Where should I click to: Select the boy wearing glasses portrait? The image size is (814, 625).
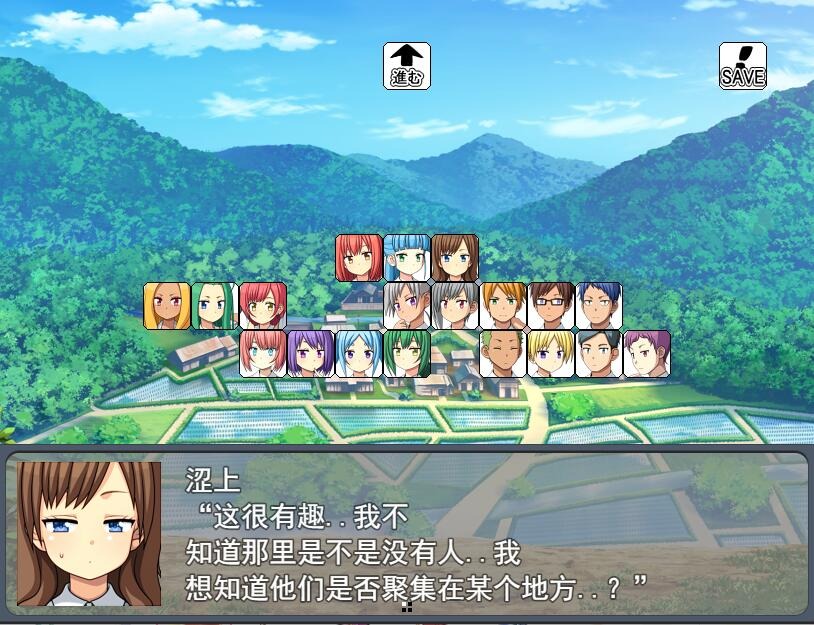point(551,306)
